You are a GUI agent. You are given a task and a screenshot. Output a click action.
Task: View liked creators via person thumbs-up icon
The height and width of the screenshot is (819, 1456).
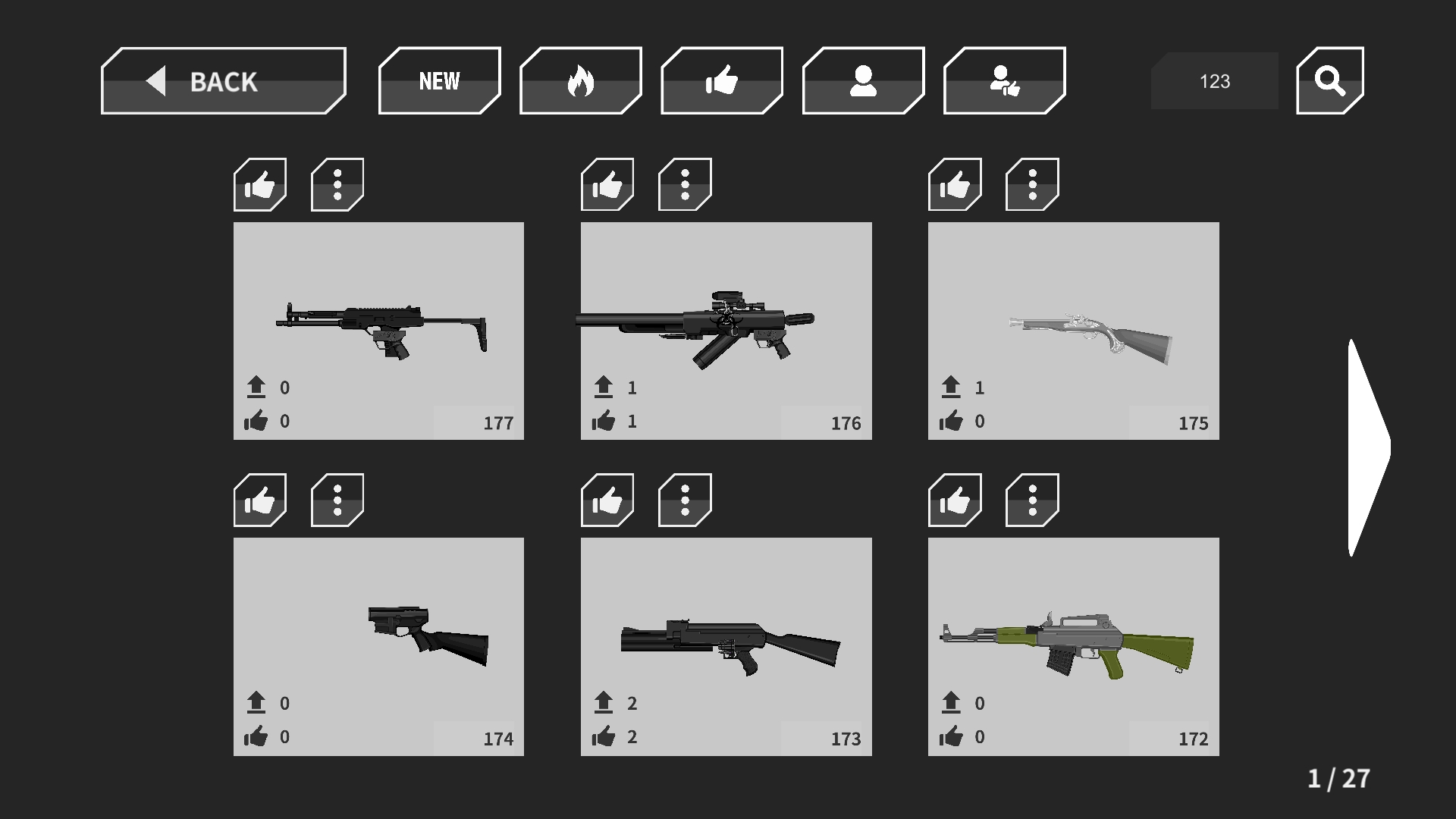point(1003,80)
